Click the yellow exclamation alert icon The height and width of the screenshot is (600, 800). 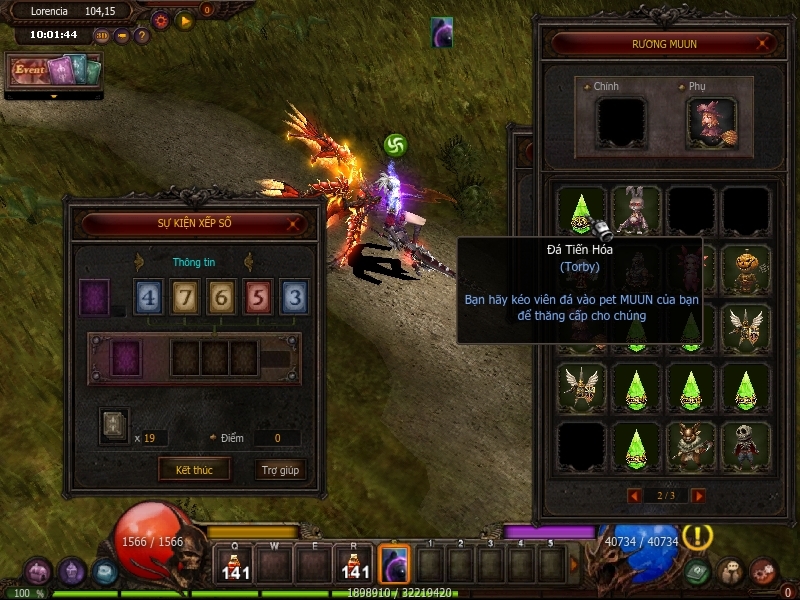click(697, 536)
